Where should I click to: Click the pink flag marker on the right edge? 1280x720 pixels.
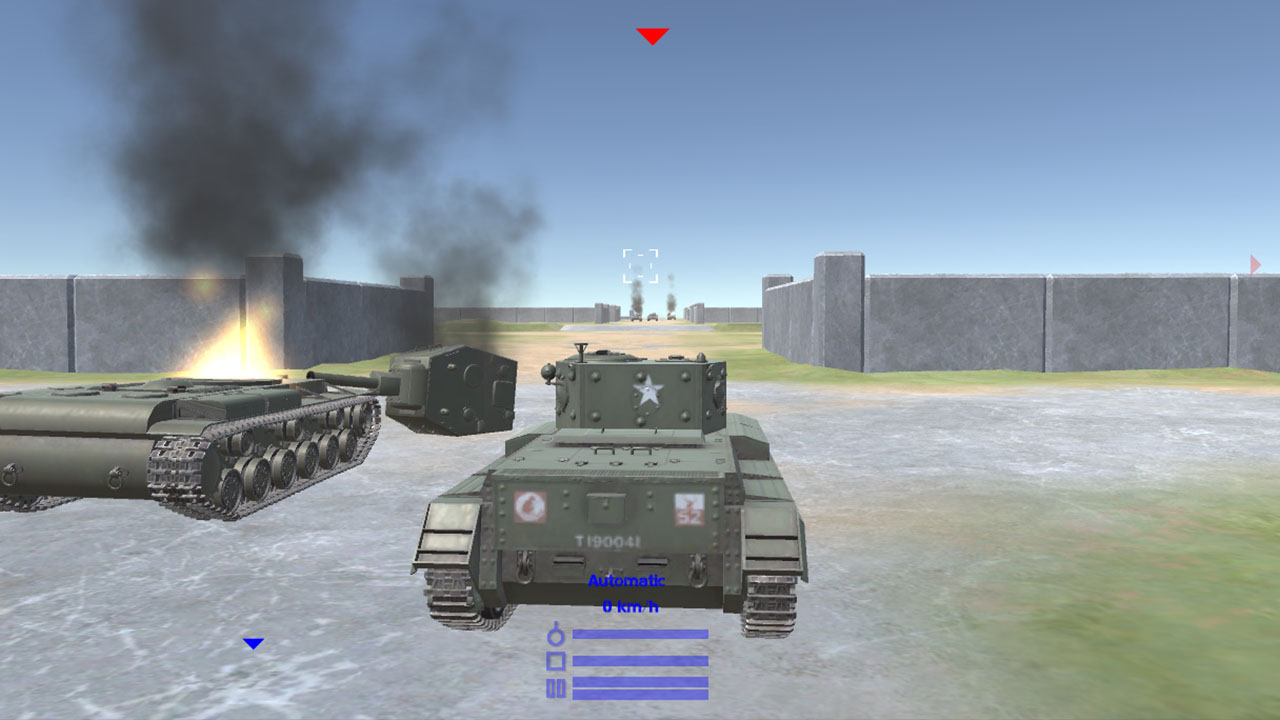pyautogui.click(x=1253, y=263)
